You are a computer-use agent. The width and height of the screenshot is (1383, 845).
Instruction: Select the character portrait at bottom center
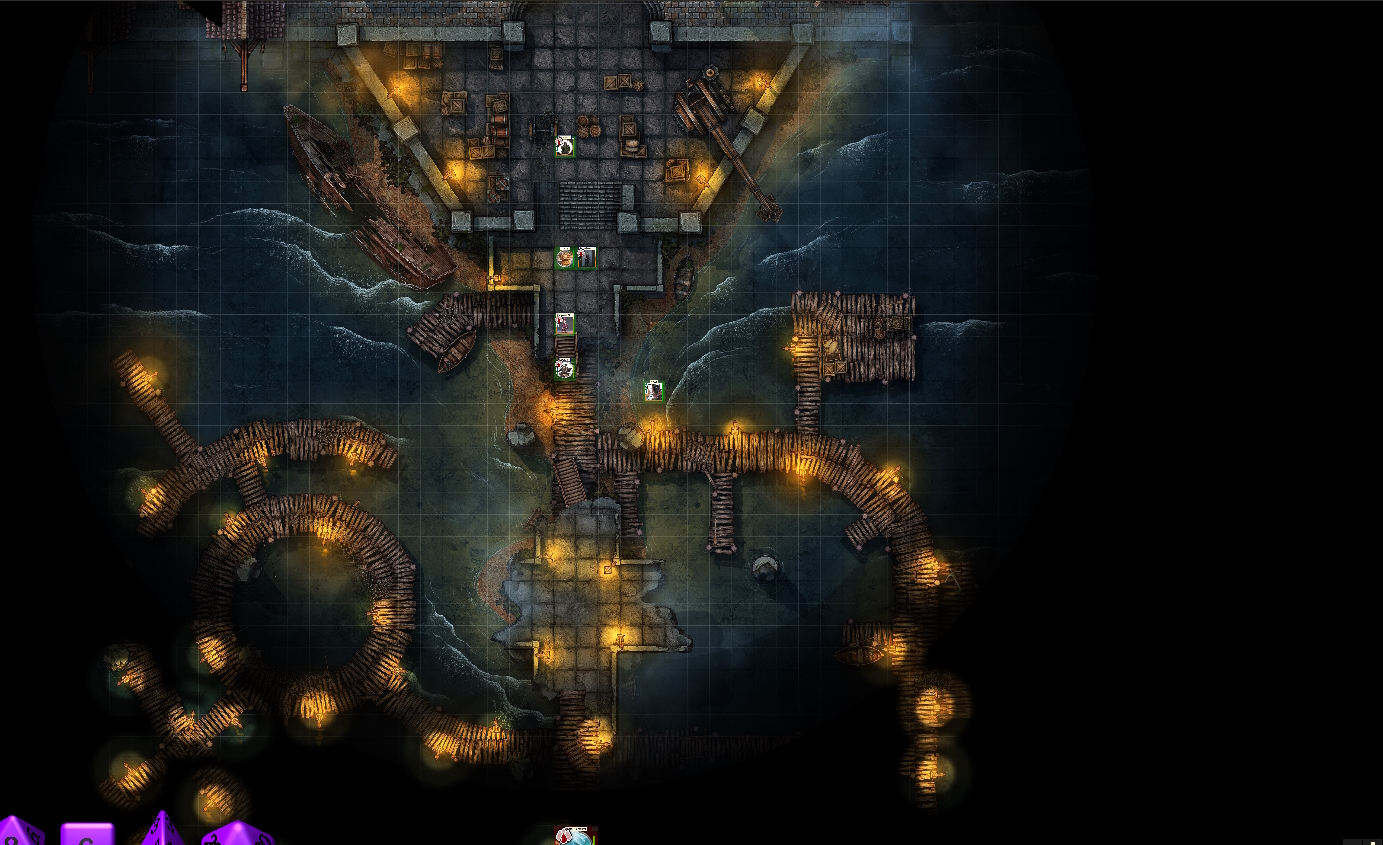575,840
